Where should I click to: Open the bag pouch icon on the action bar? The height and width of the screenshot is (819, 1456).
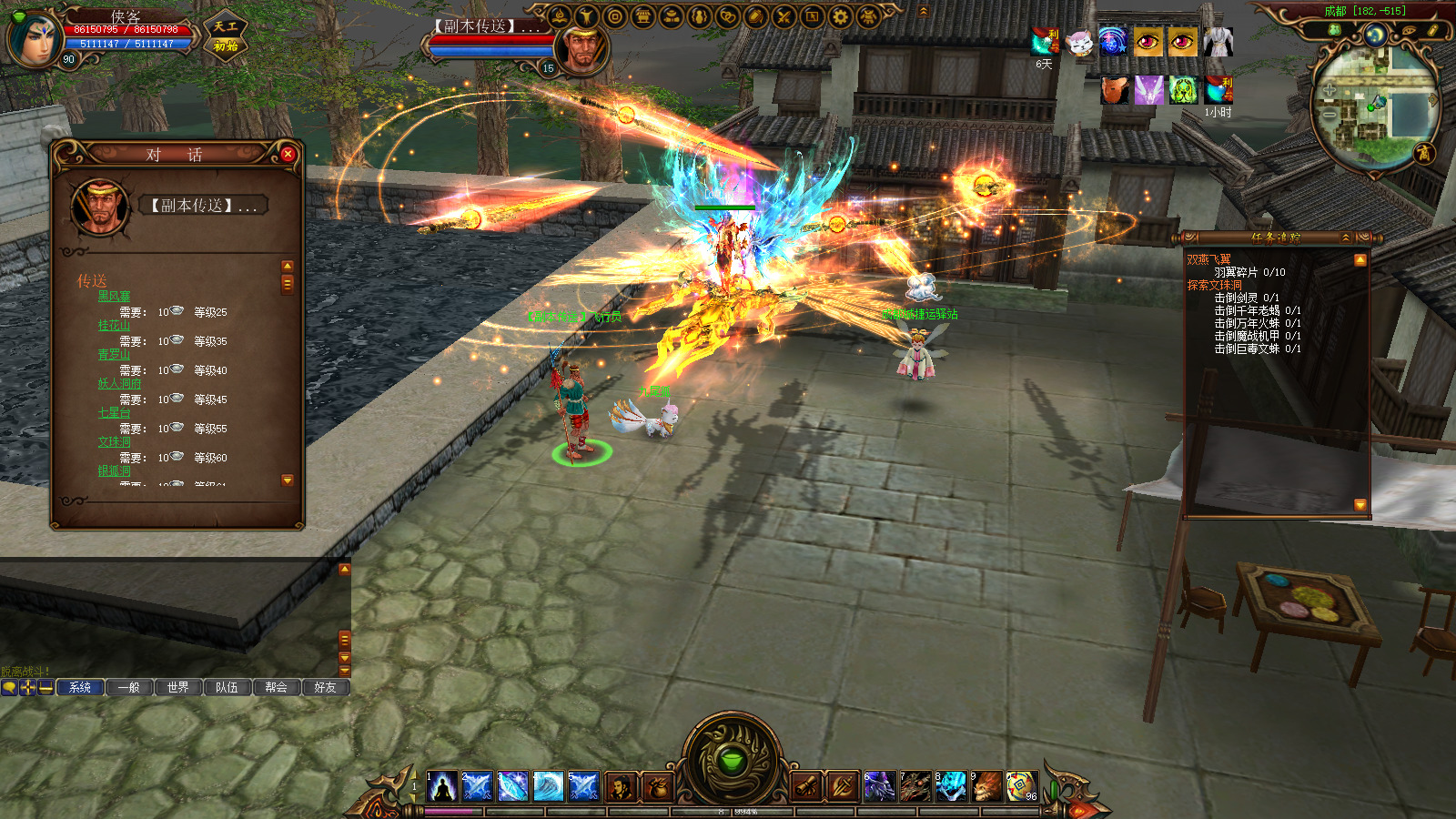click(657, 786)
